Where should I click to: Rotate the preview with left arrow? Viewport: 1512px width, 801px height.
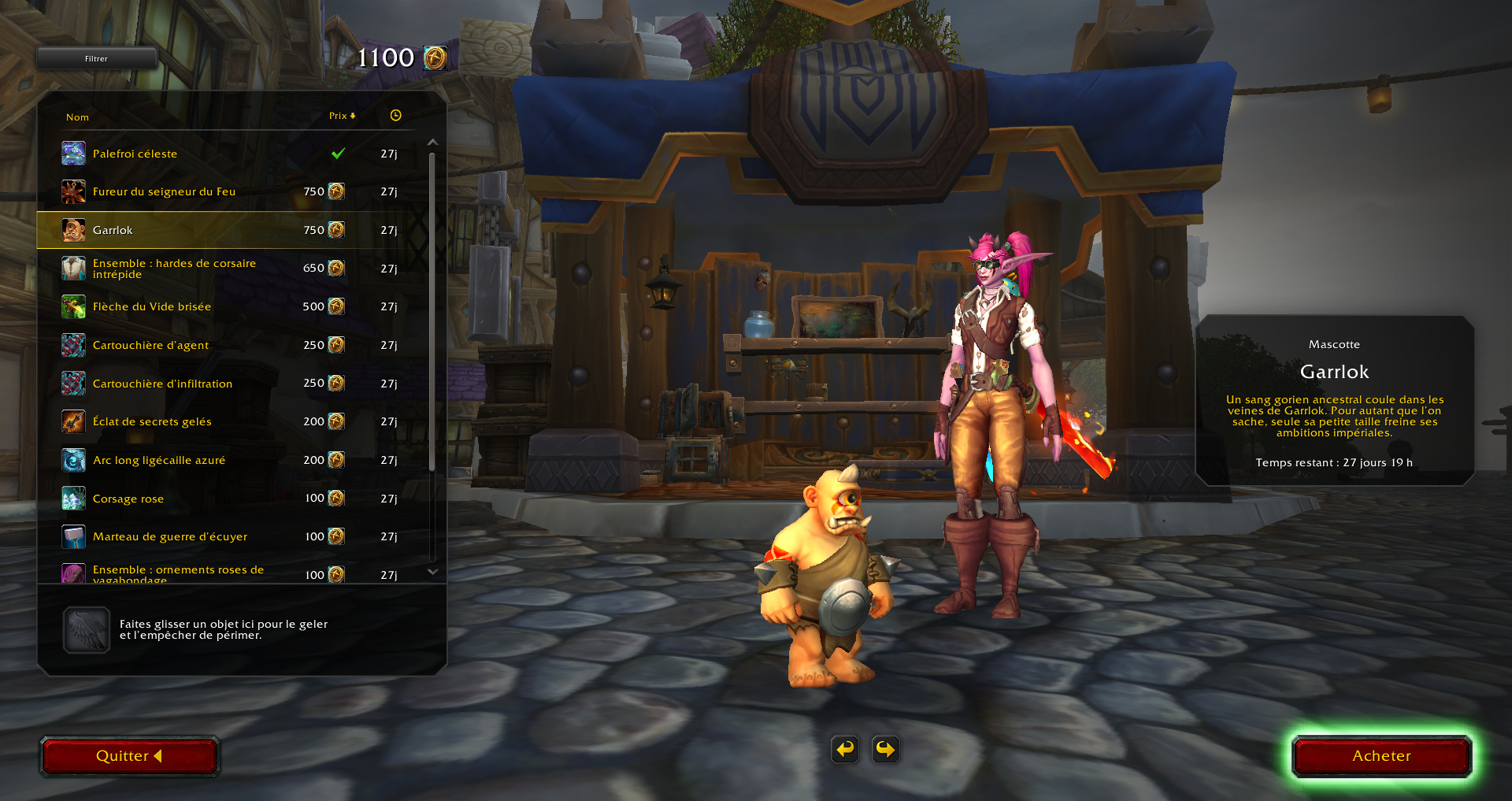pyautogui.click(x=845, y=749)
